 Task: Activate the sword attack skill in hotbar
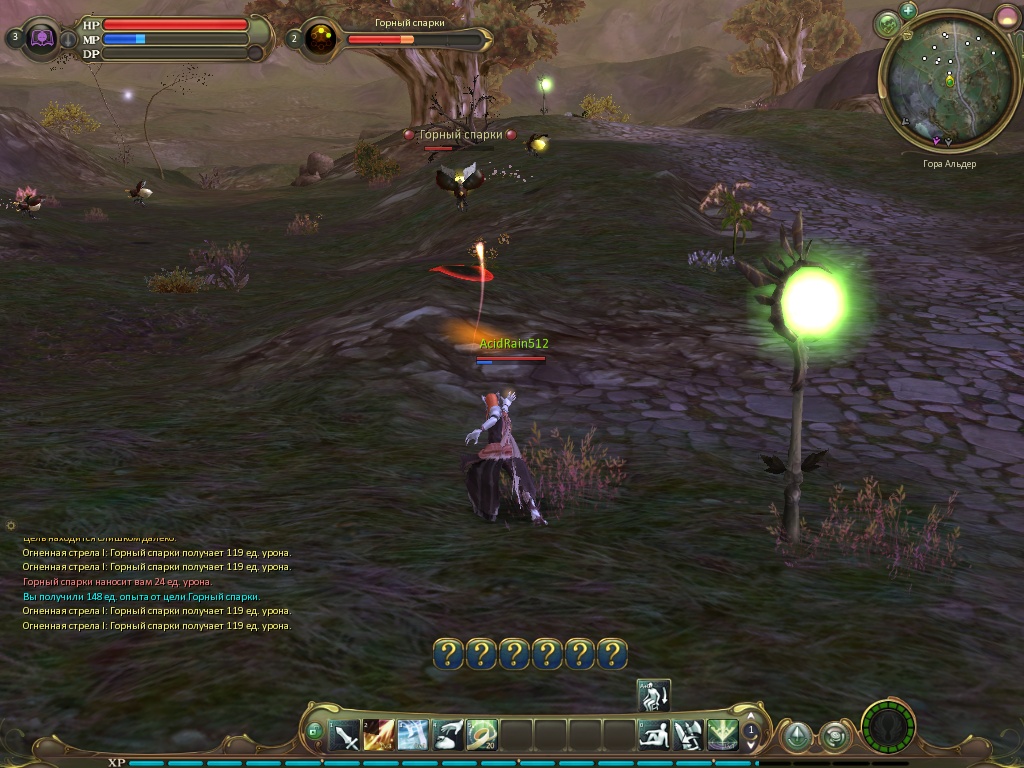pyautogui.click(x=345, y=736)
